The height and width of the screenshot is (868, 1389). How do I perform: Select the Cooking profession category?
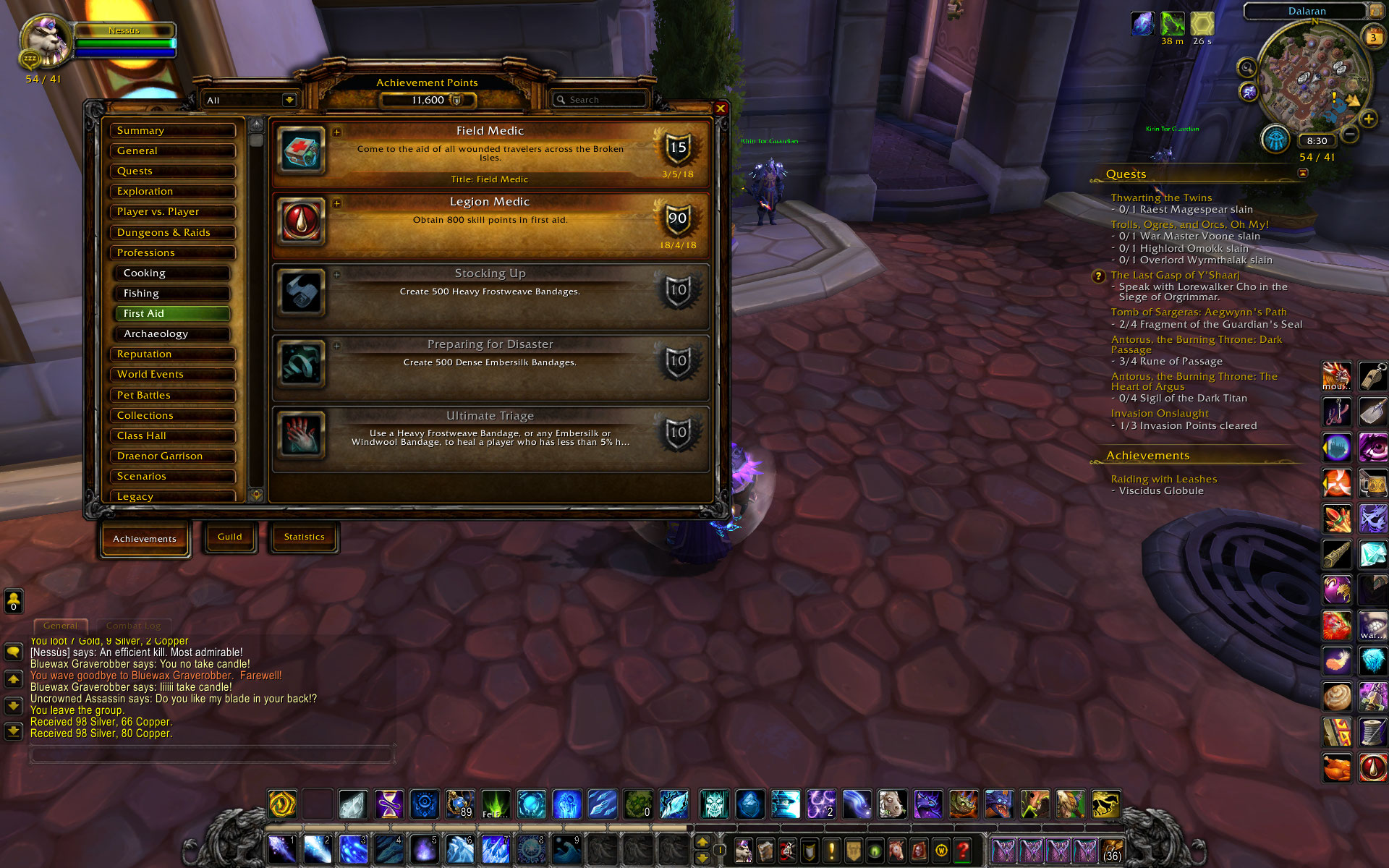tap(172, 273)
